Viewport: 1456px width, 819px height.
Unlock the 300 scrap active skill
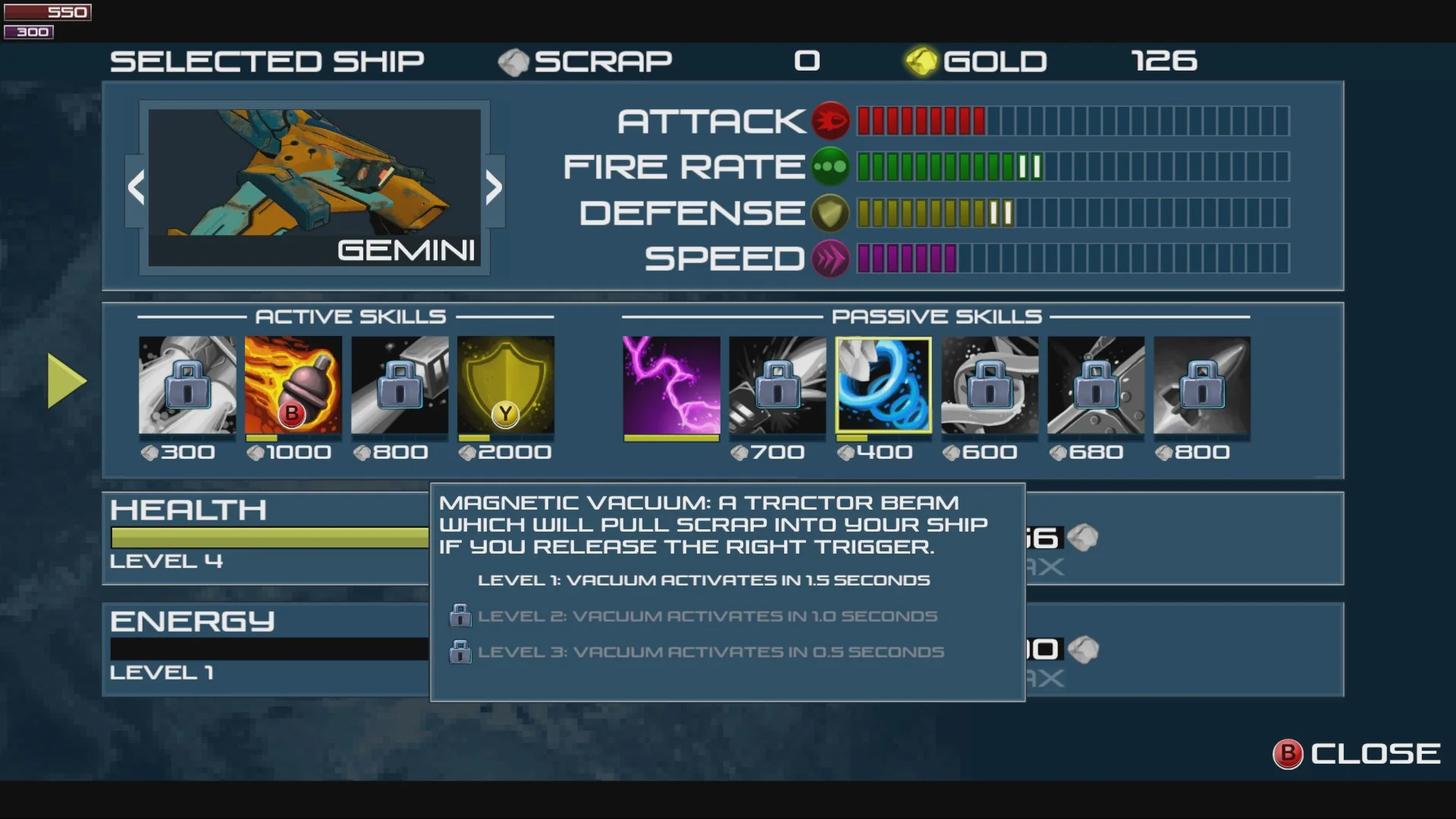187,385
